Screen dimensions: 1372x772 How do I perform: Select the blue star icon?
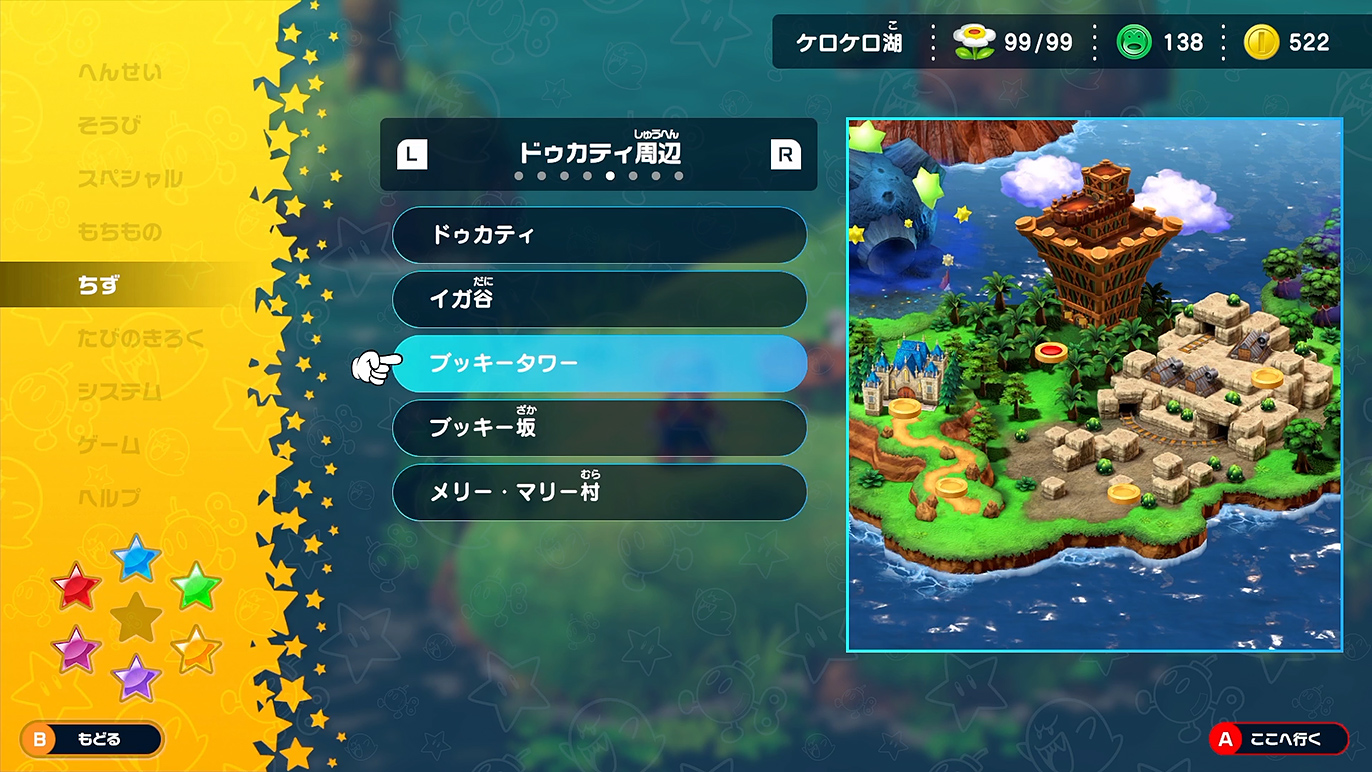tap(135, 560)
